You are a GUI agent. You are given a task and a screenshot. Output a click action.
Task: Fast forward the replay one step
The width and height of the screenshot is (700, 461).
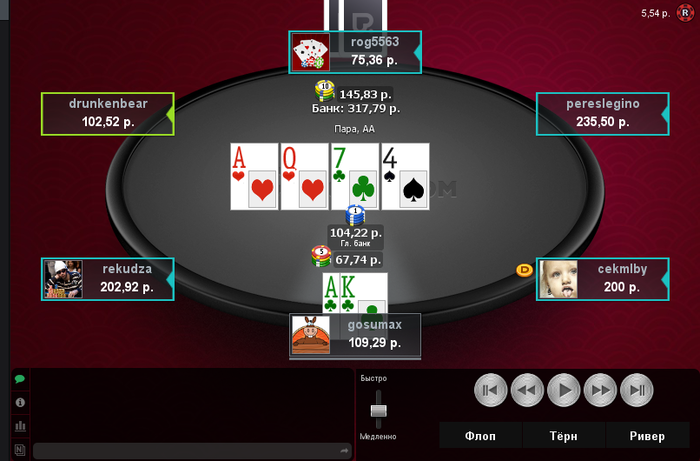click(600, 389)
